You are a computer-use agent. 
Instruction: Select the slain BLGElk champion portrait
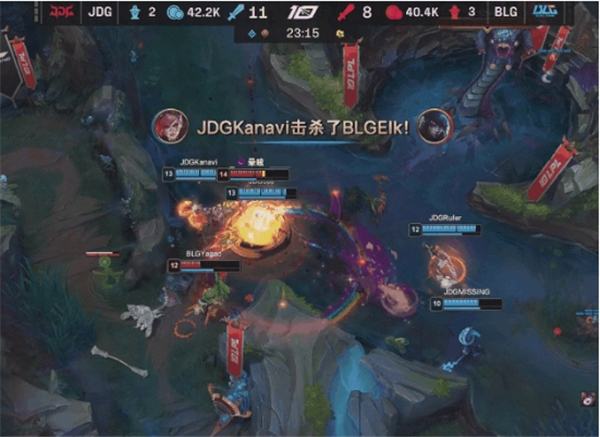point(436,125)
